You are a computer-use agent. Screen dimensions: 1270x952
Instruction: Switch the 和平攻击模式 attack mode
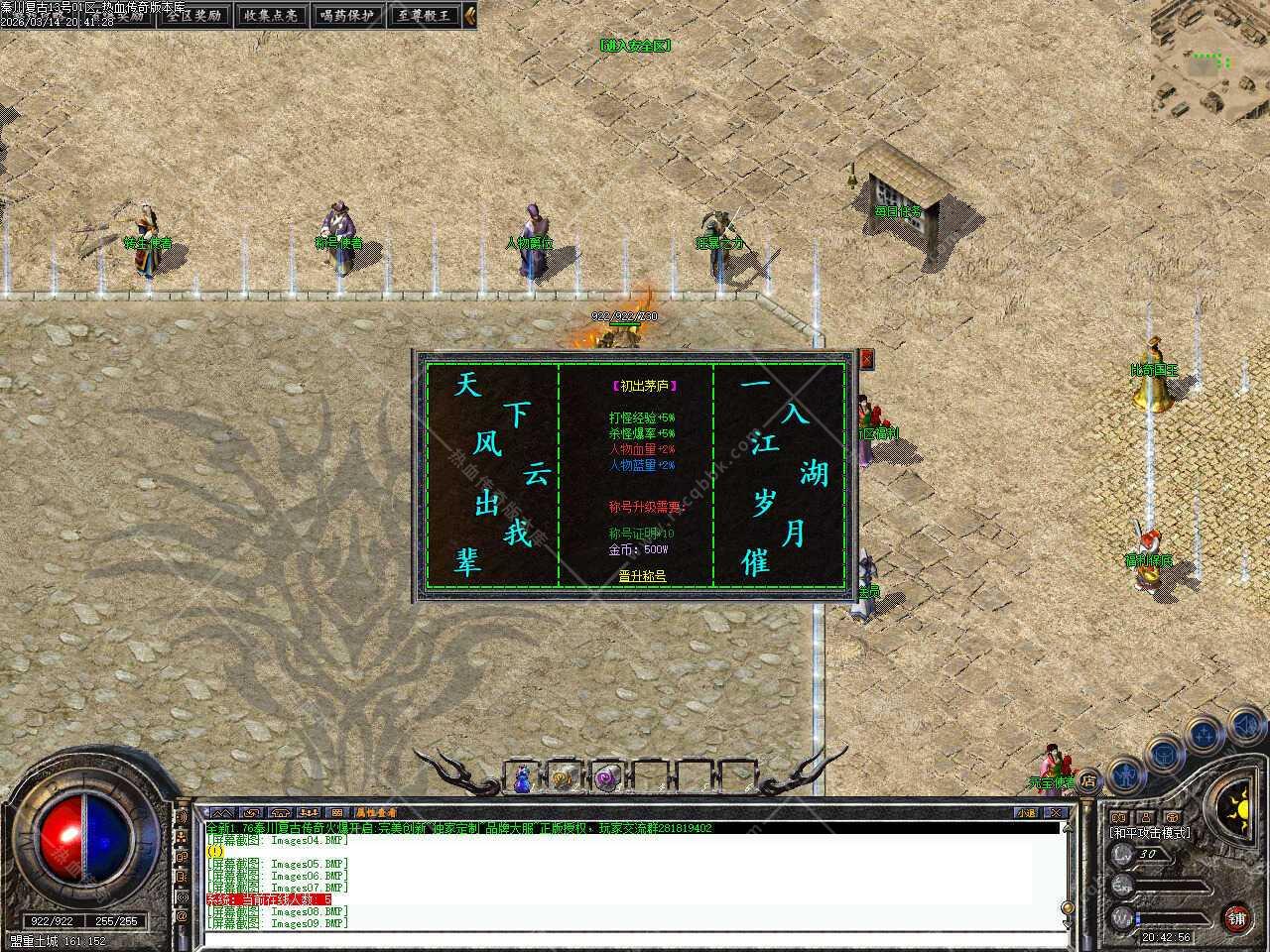click(1150, 833)
